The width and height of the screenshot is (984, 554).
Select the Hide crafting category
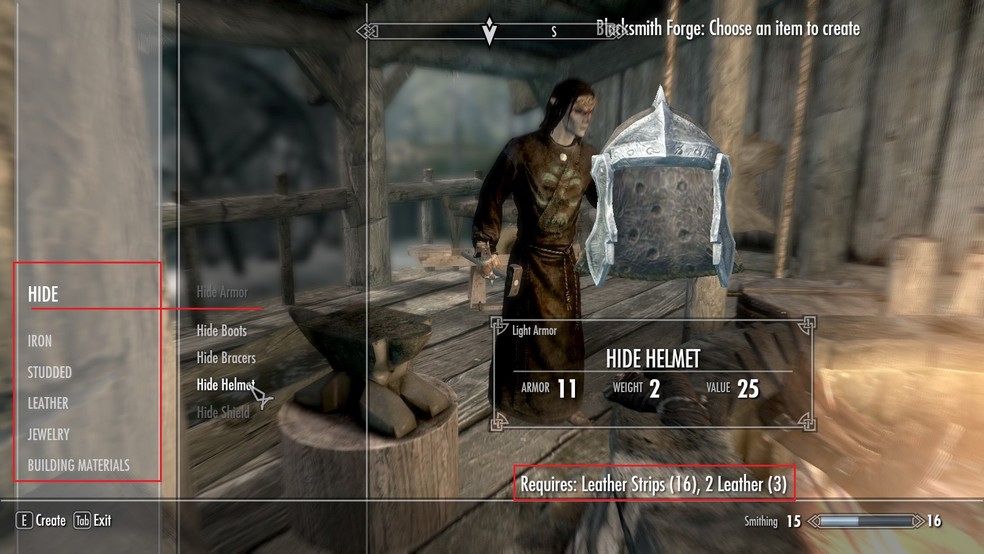pyautogui.click(x=43, y=295)
